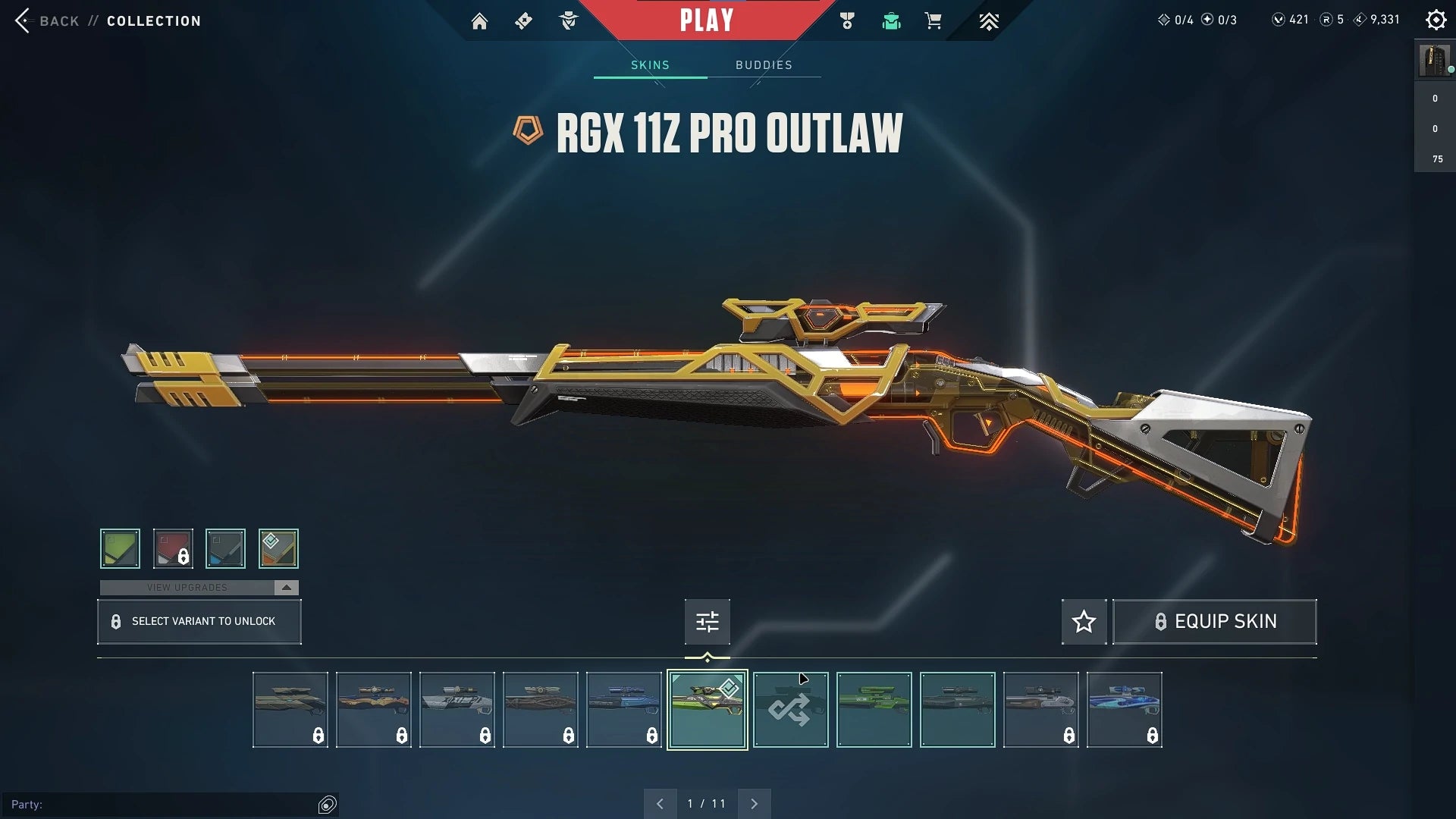1456x819 pixels.
Task: Collapse the View Upgrades panel arrow
Action: coord(286,587)
